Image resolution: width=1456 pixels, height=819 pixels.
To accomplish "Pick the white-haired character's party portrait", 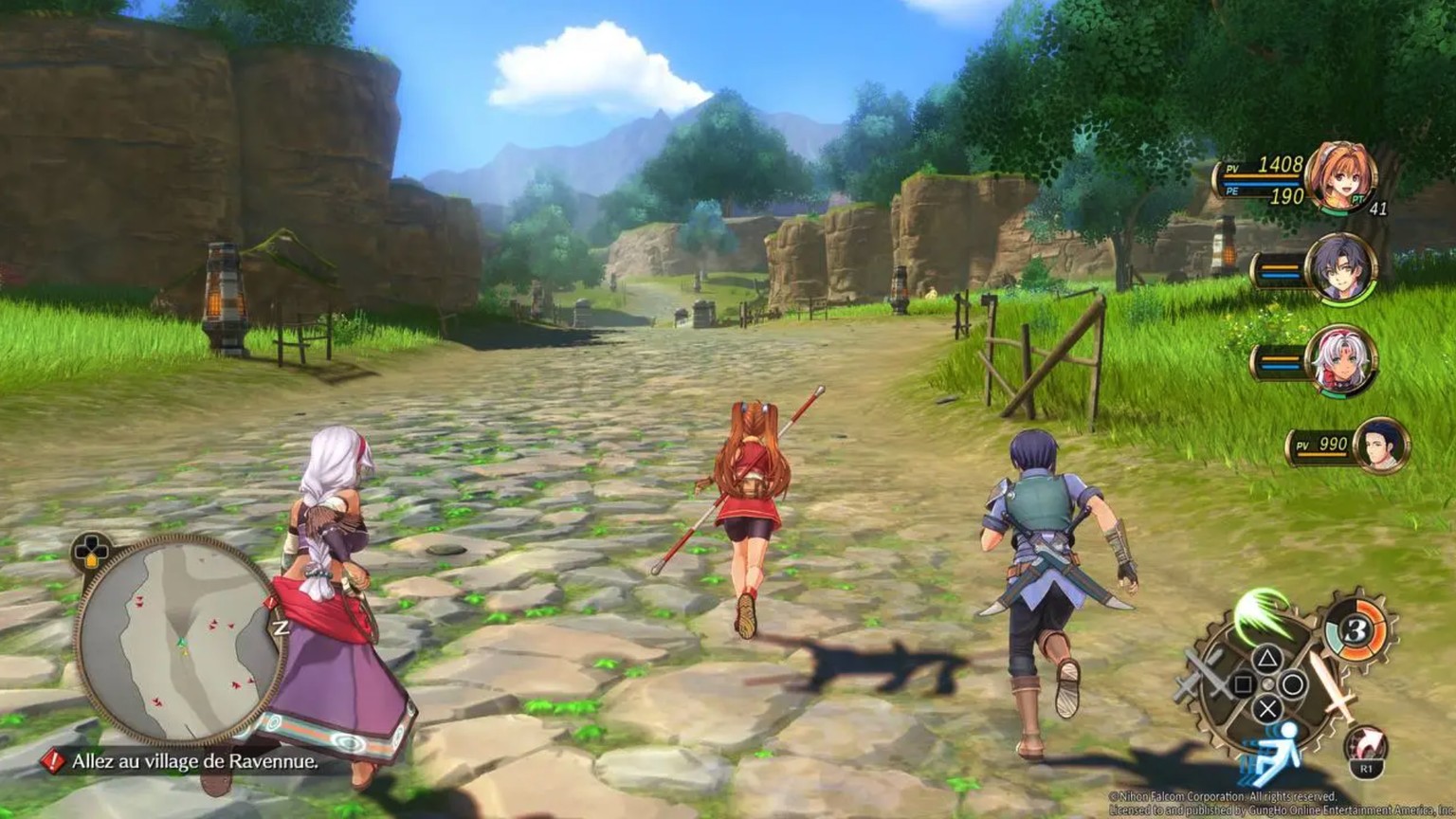I will 1341,359.
